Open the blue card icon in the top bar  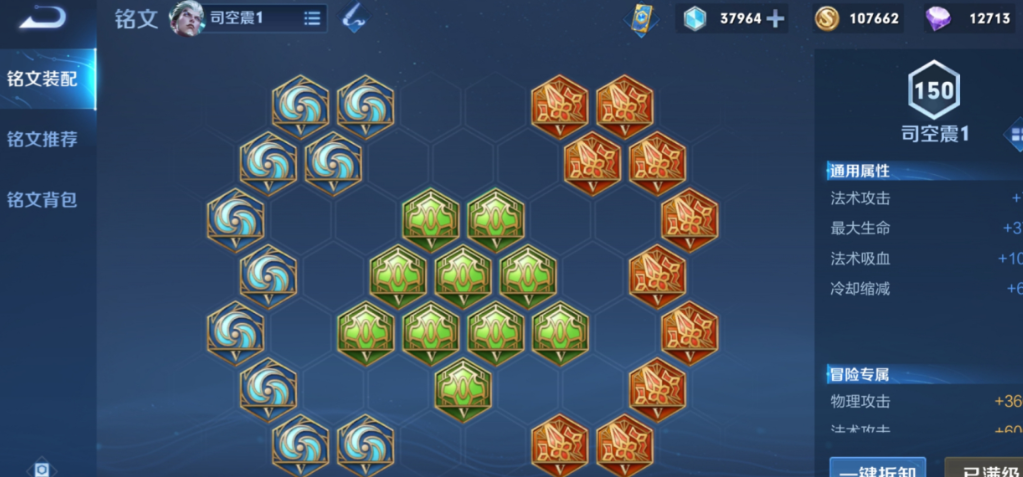[643, 19]
